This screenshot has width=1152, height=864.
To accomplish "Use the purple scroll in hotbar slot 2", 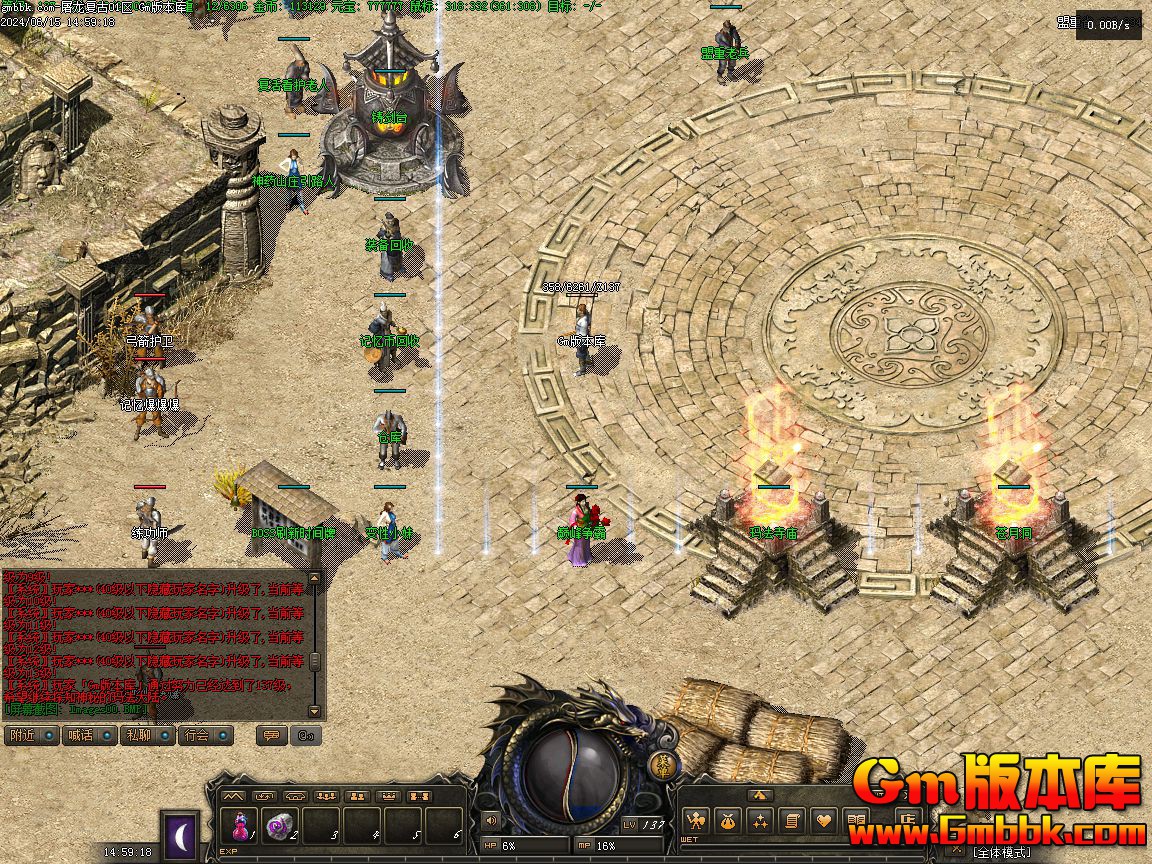I will 281,827.
